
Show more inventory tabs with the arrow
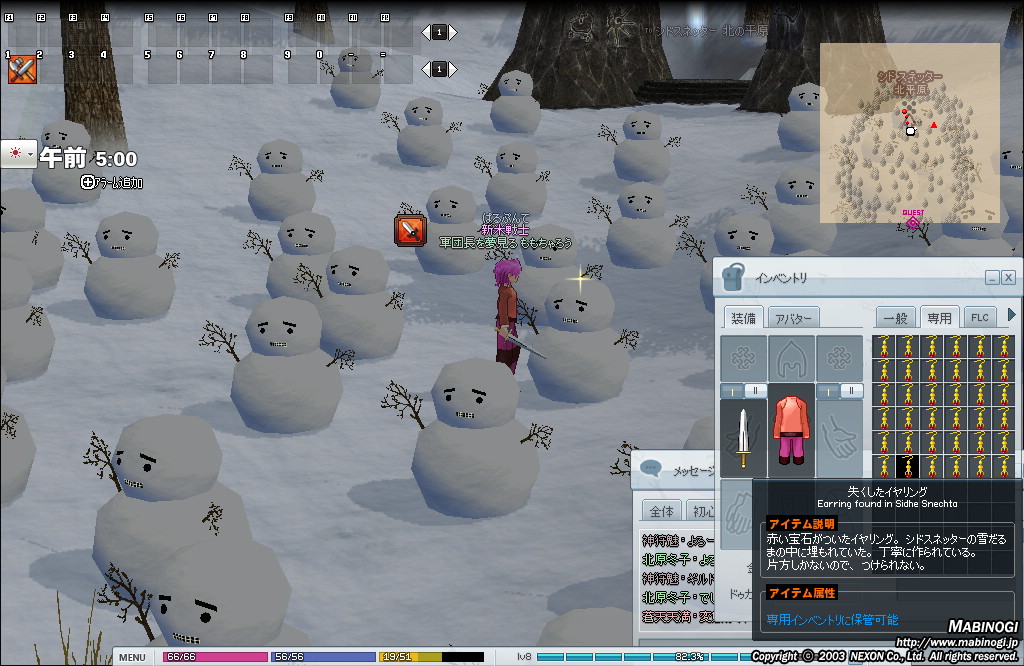(x=1011, y=315)
